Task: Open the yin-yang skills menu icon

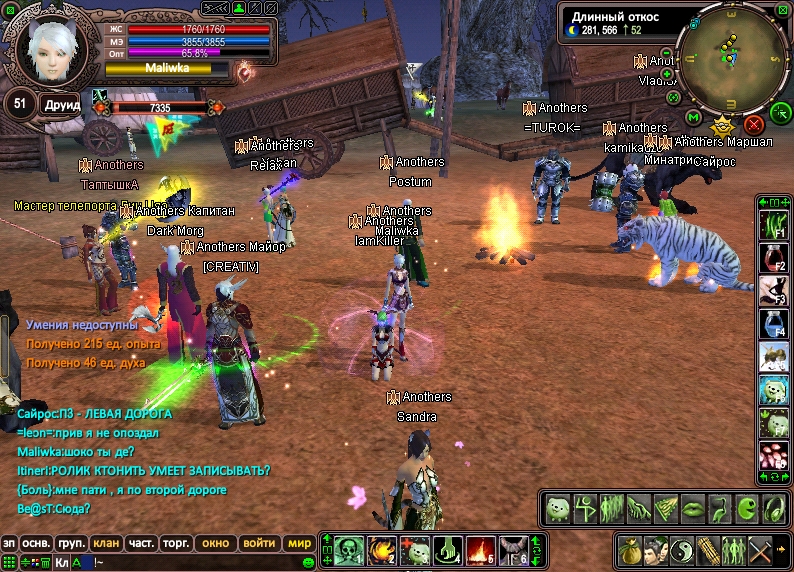Action: click(684, 550)
